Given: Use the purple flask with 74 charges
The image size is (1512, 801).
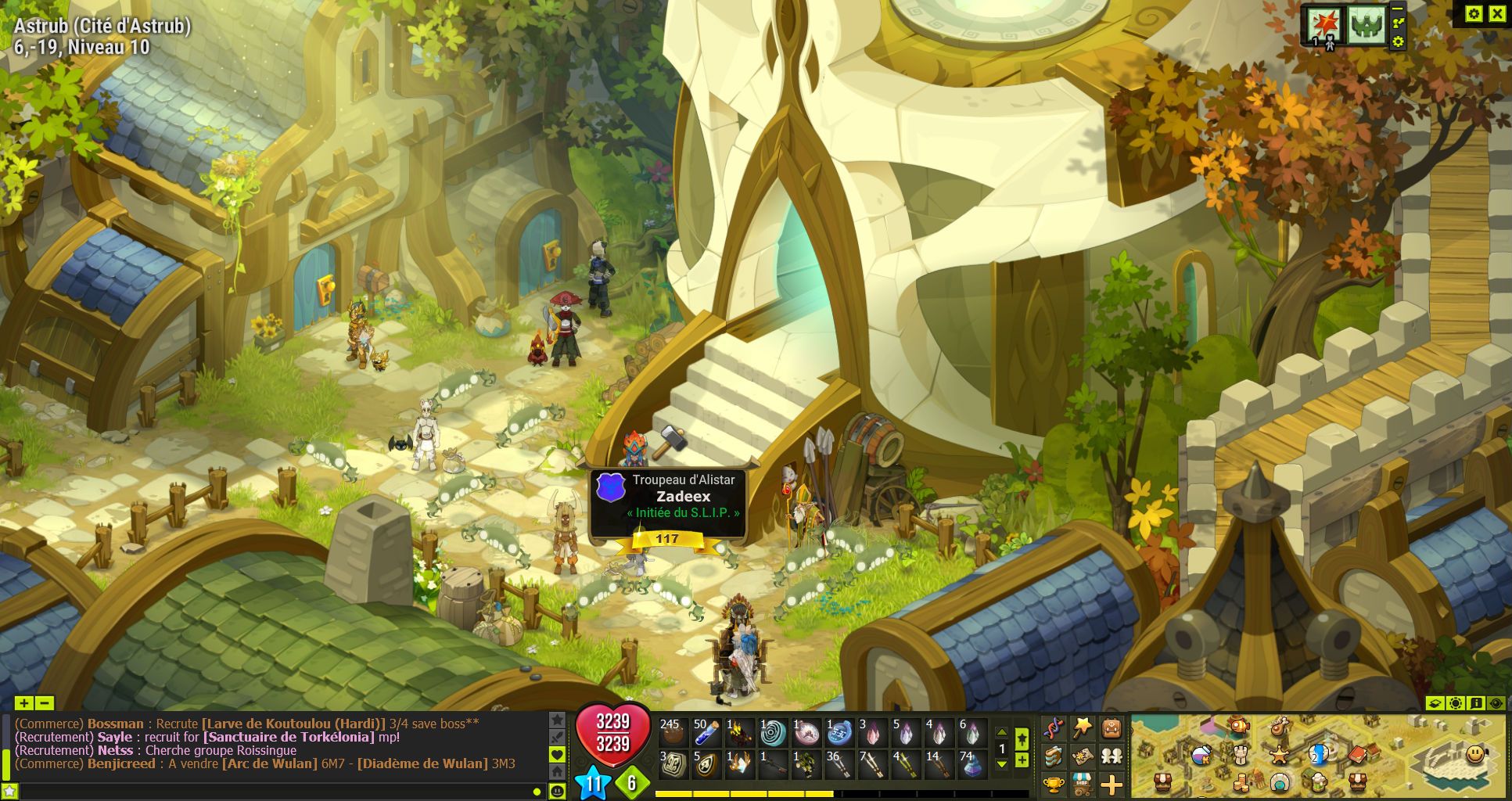Looking at the screenshot, I should point(972,765).
